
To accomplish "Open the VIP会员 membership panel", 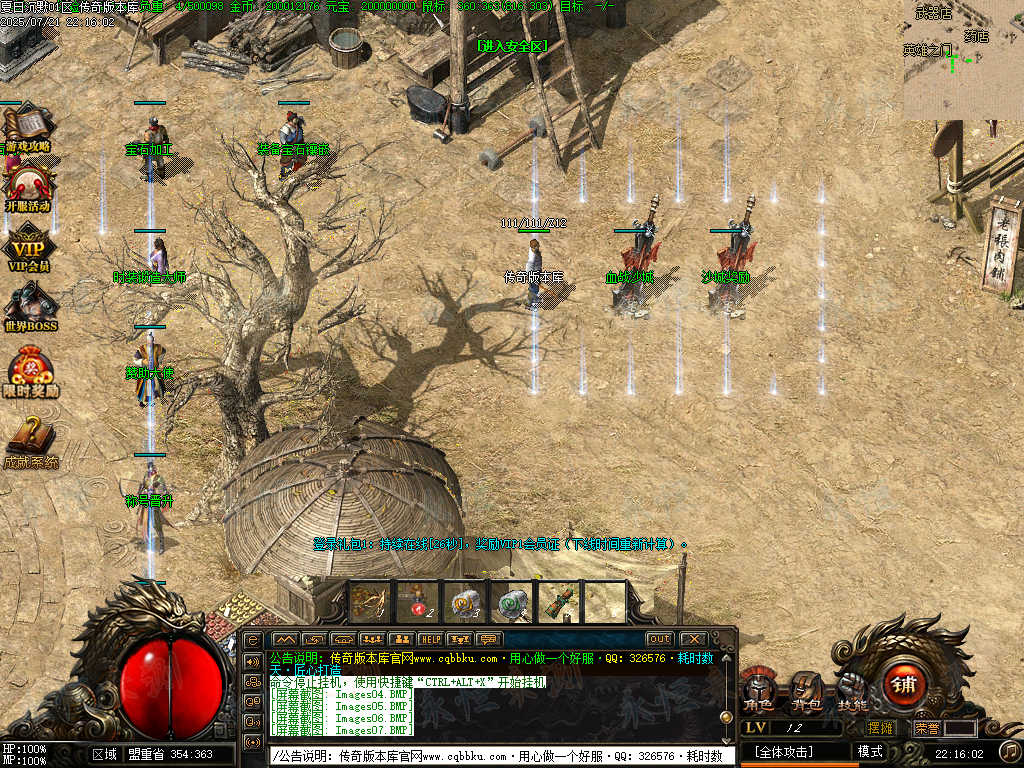I will [x=29, y=247].
